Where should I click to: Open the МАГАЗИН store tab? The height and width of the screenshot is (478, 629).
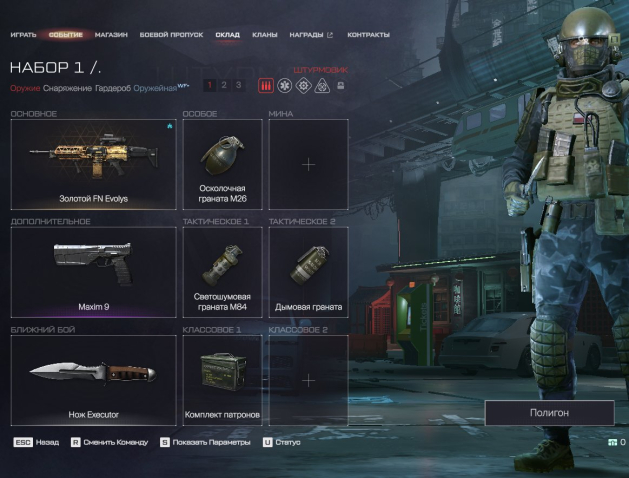pos(111,35)
